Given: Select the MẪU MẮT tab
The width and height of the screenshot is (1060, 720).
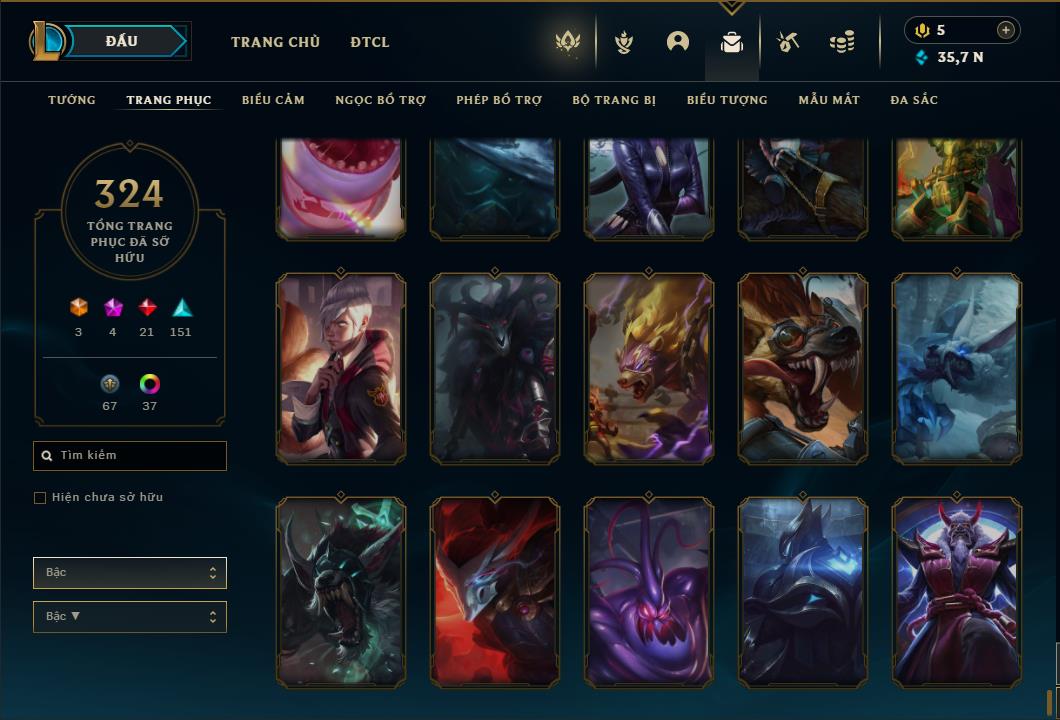Looking at the screenshot, I should point(829,100).
